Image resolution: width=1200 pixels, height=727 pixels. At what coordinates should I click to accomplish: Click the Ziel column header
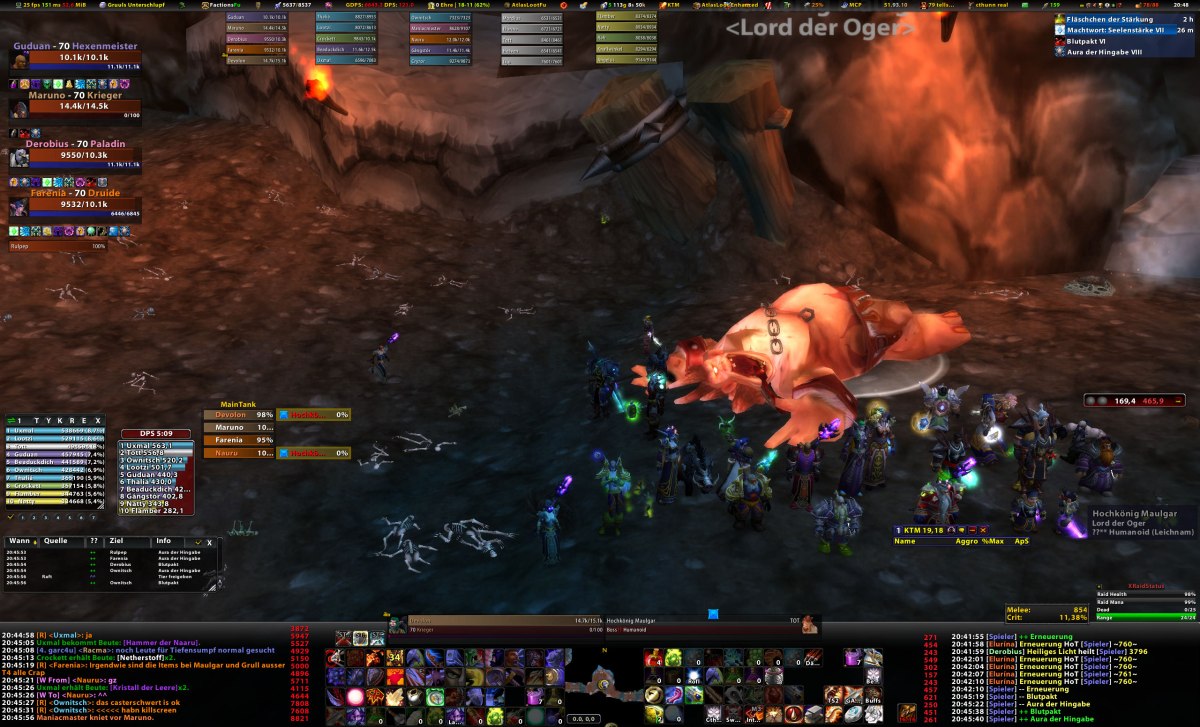tap(117, 541)
